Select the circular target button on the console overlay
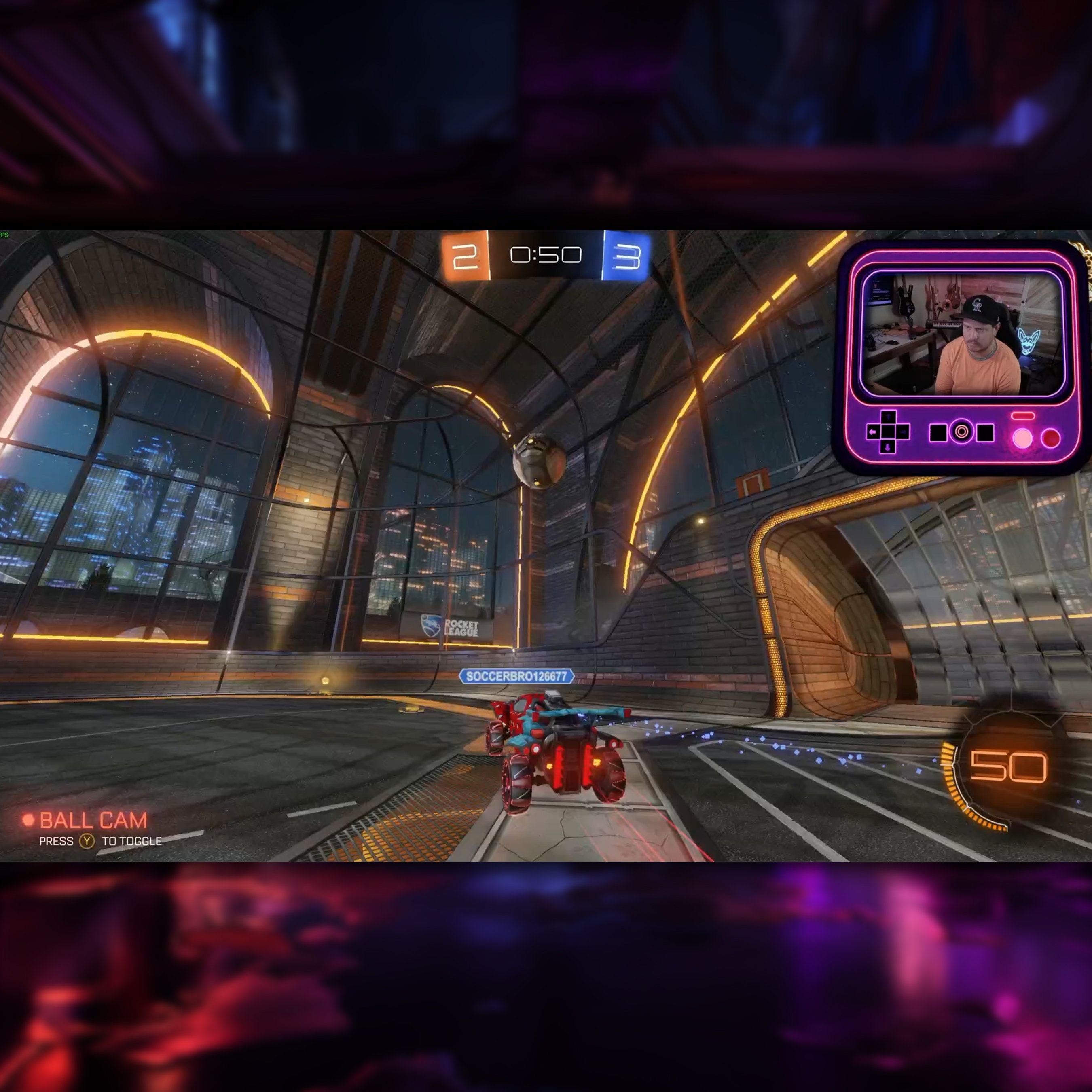Screen dimensions: 1092x1092 (961, 432)
